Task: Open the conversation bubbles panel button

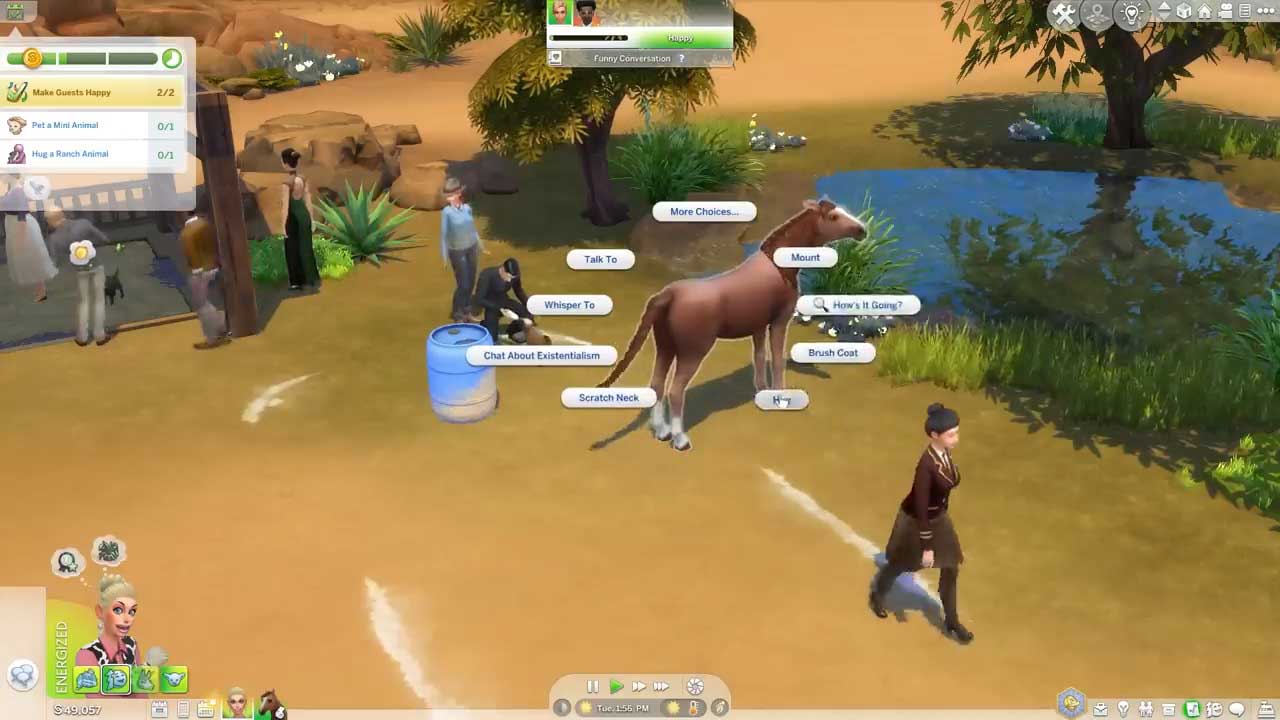Action: 23,675
